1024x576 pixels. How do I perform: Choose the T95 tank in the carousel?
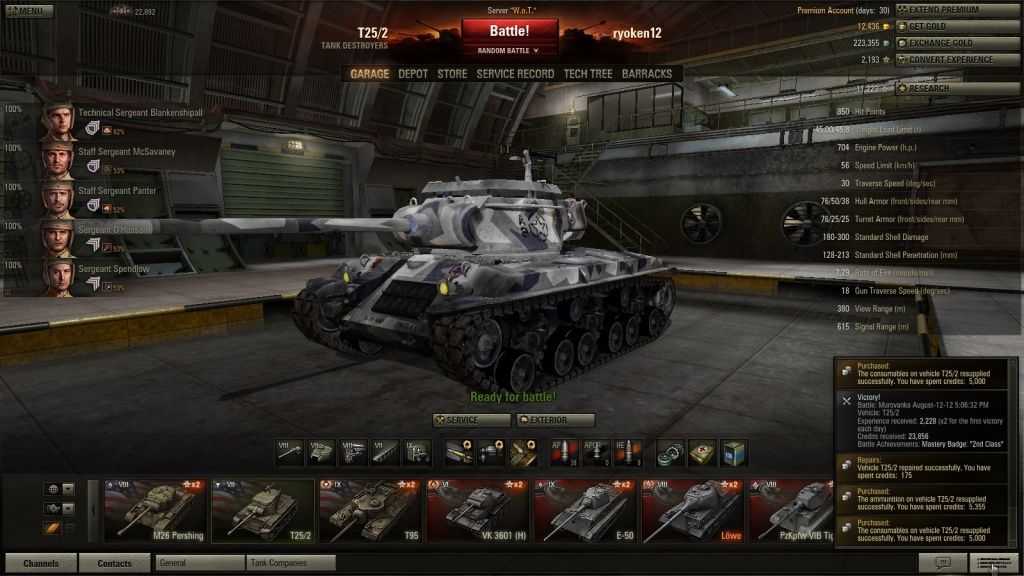371,509
